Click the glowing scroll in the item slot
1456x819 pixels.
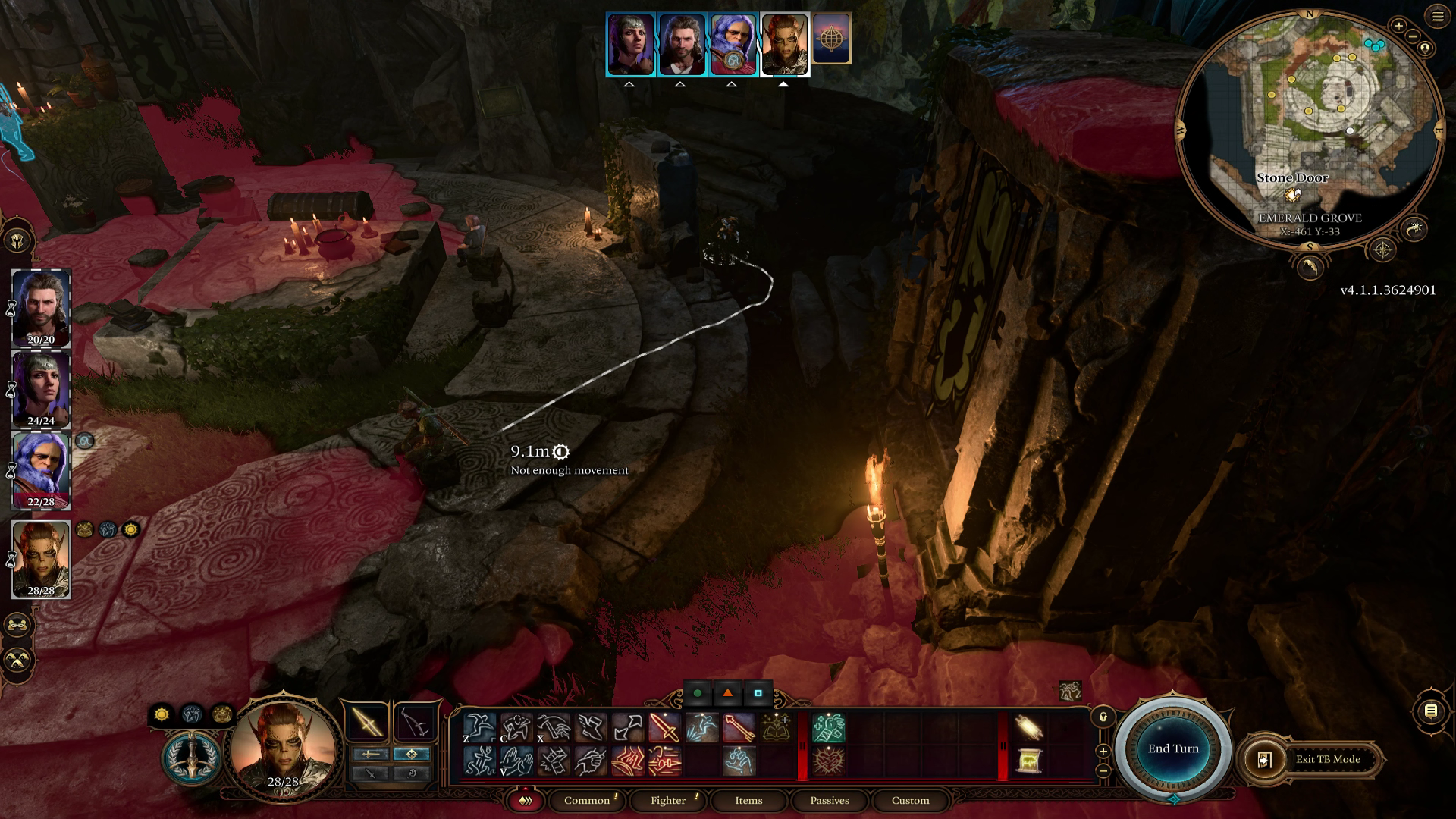[1030, 728]
